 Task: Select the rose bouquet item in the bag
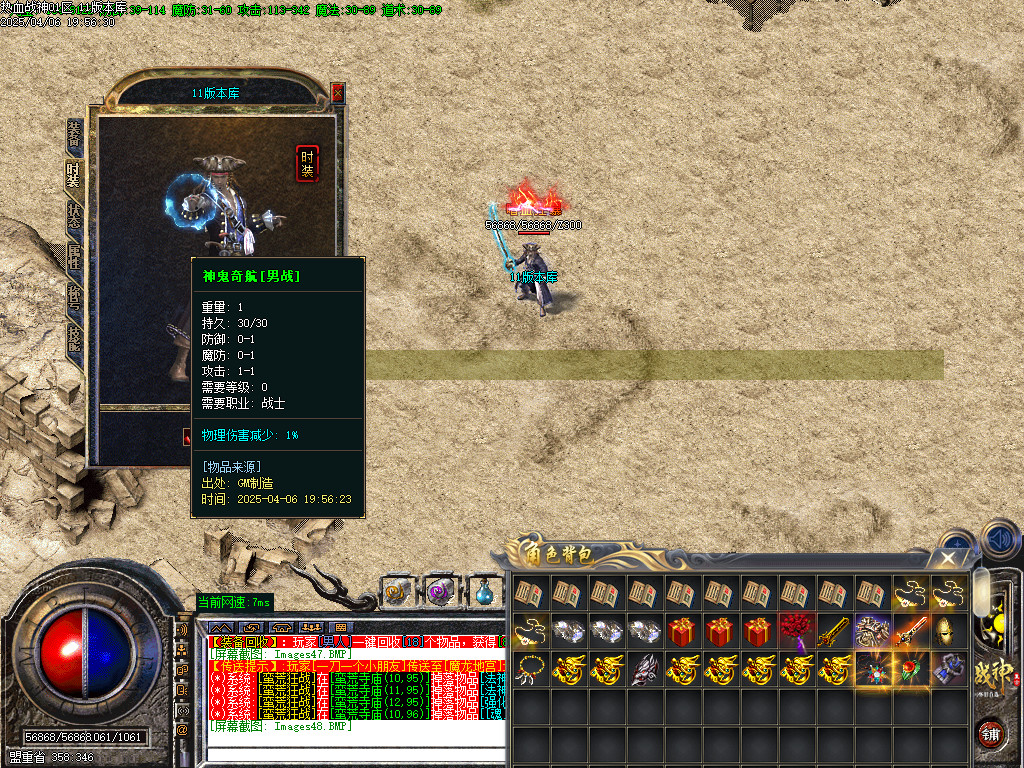pos(796,631)
